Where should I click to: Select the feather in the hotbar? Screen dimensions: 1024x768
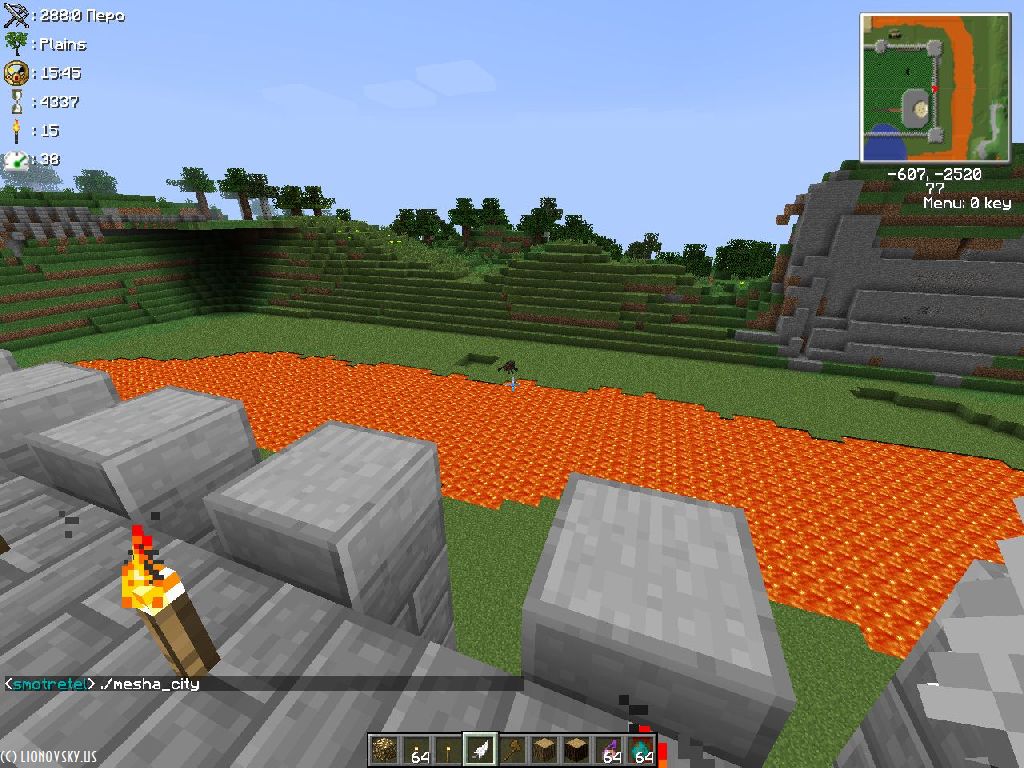481,749
